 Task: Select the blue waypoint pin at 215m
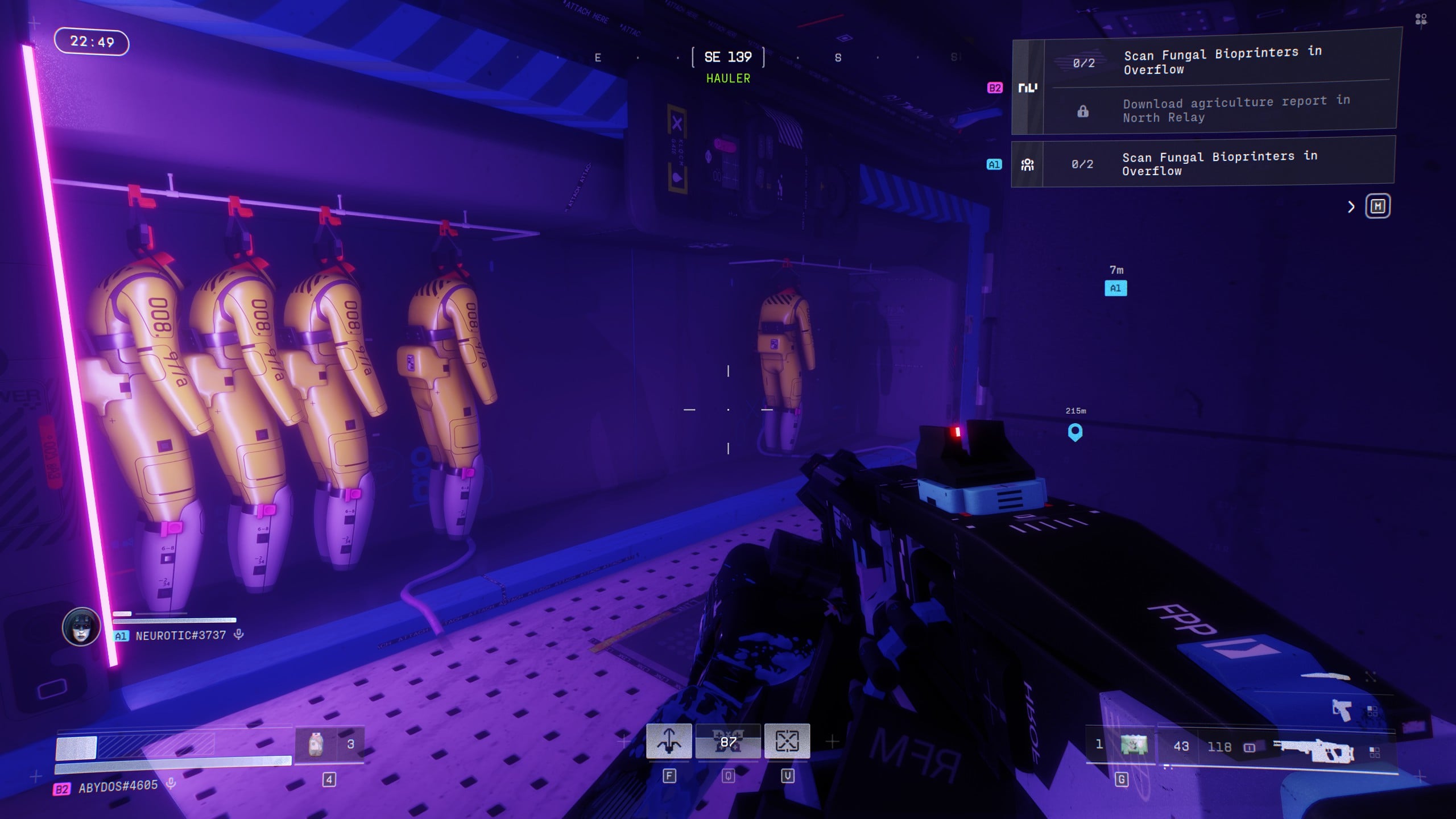[x=1075, y=432]
